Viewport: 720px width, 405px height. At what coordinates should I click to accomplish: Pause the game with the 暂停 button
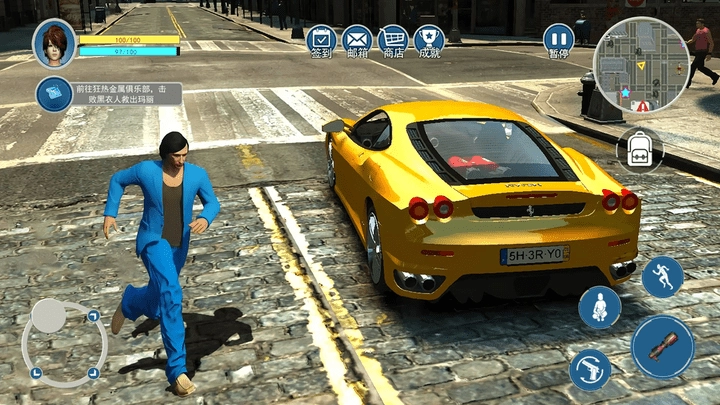pos(558,41)
